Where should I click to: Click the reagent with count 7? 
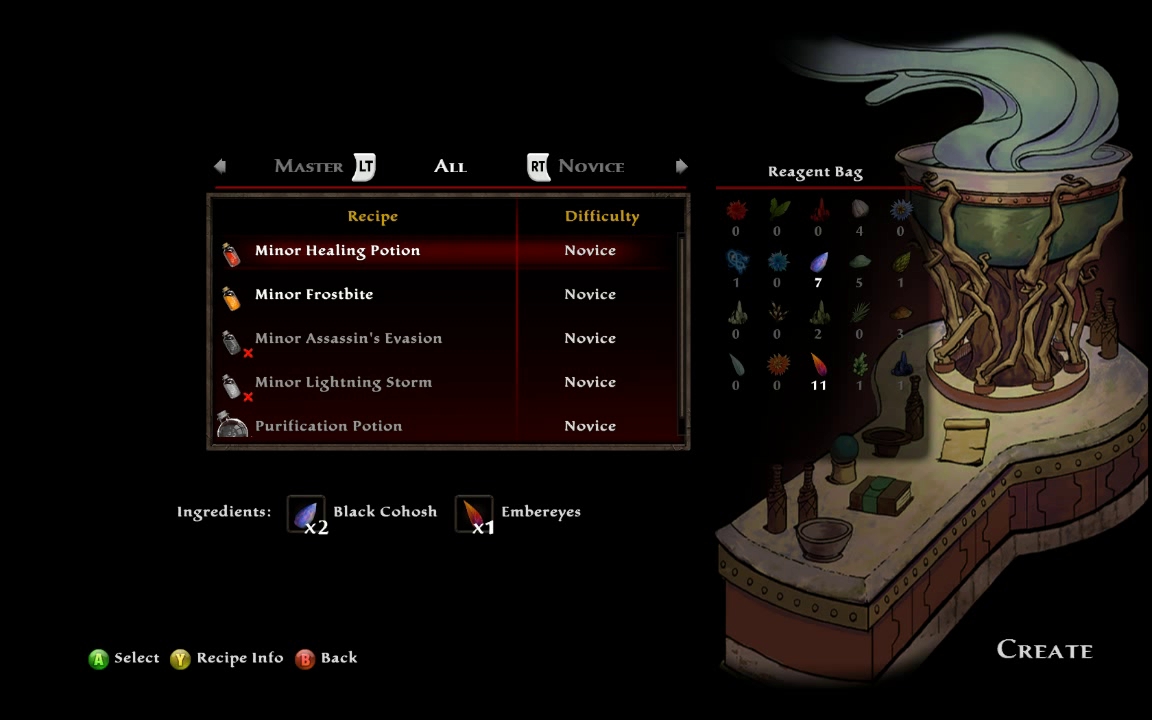click(818, 263)
